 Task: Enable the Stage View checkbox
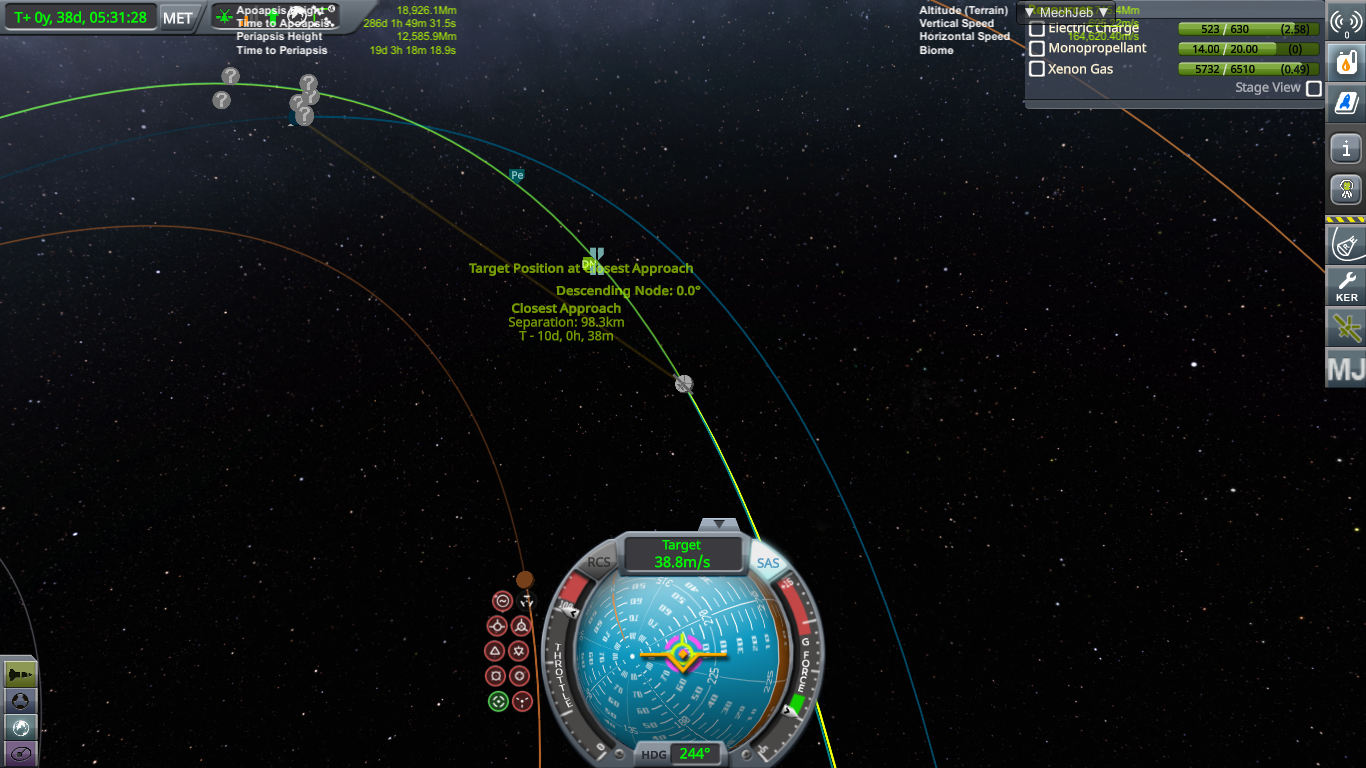(1314, 88)
